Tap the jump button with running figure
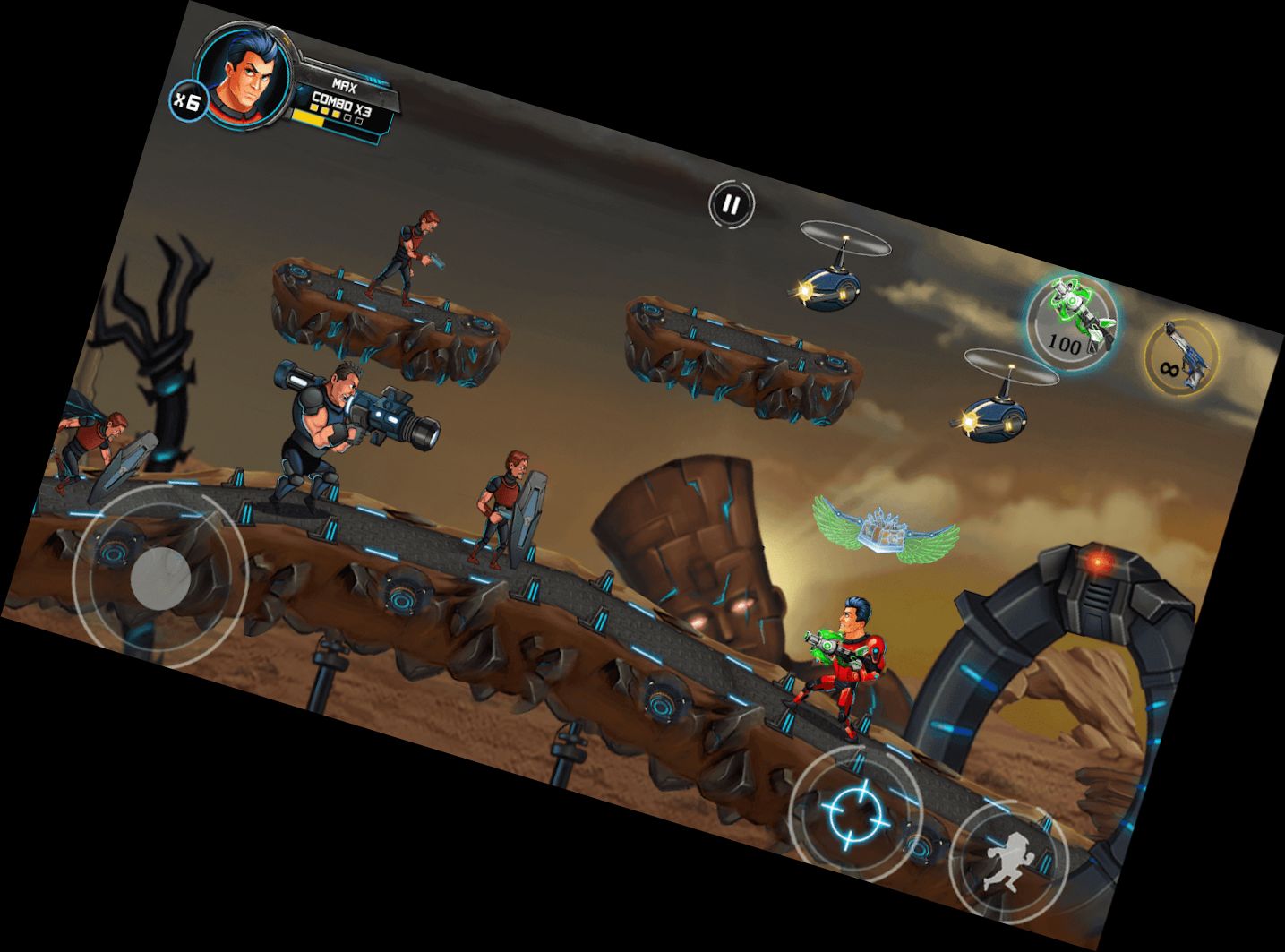 pos(1008,862)
